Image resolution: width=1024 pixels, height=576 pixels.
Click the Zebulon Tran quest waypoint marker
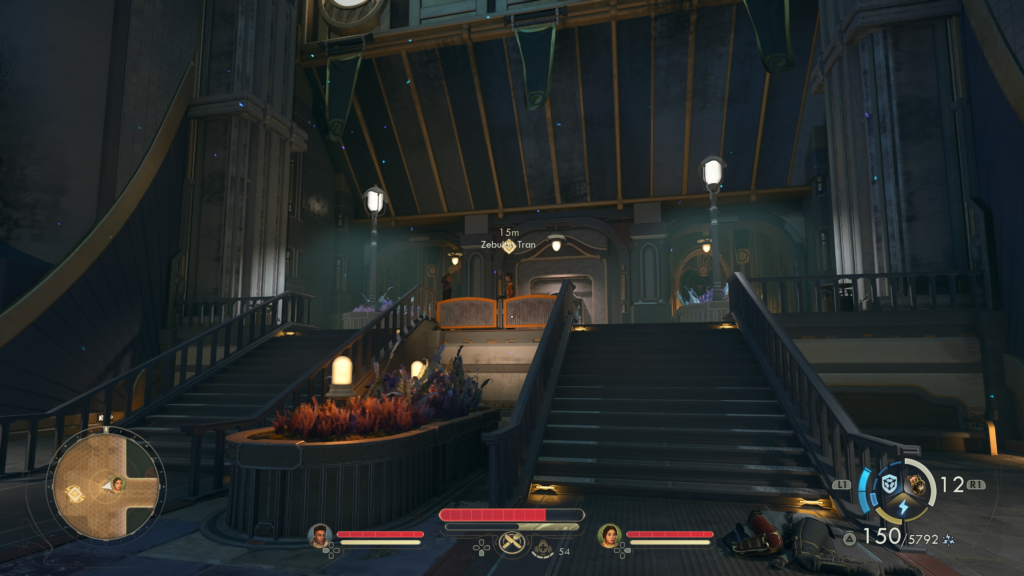tap(509, 246)
